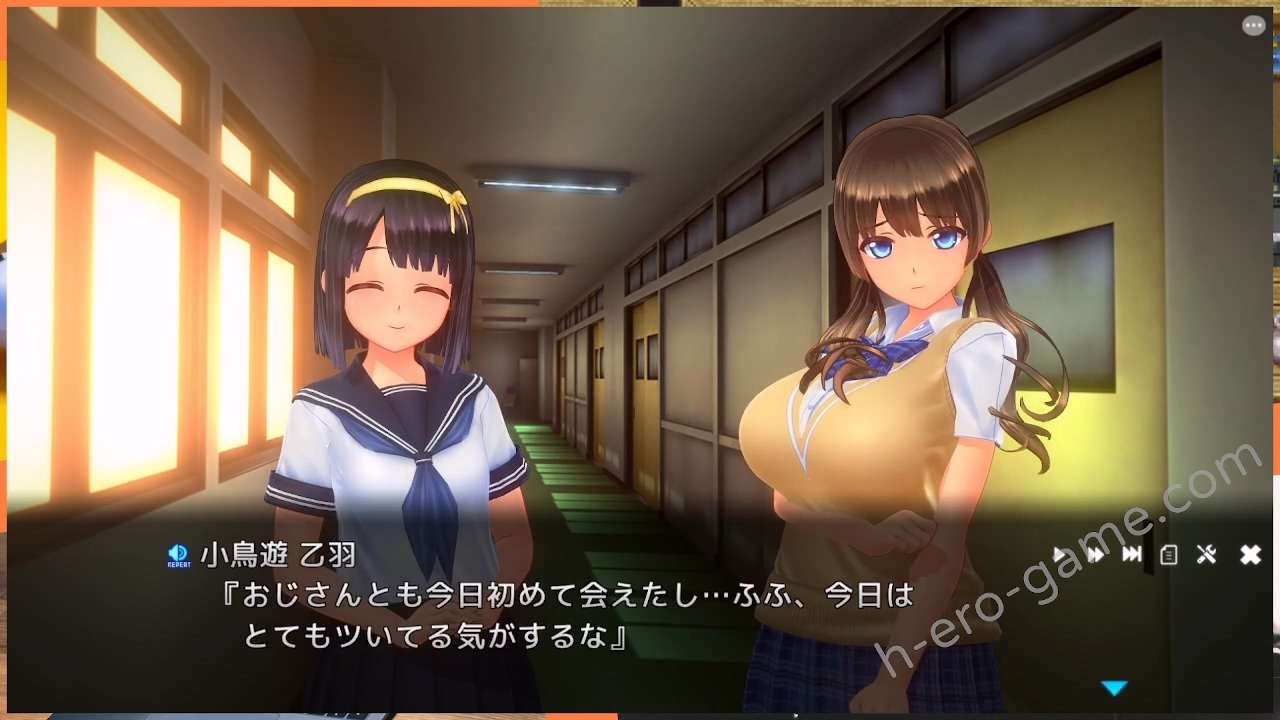Replay the voice line with the Repeat icon
The image size is (1280, 720).
click(178, 555)
